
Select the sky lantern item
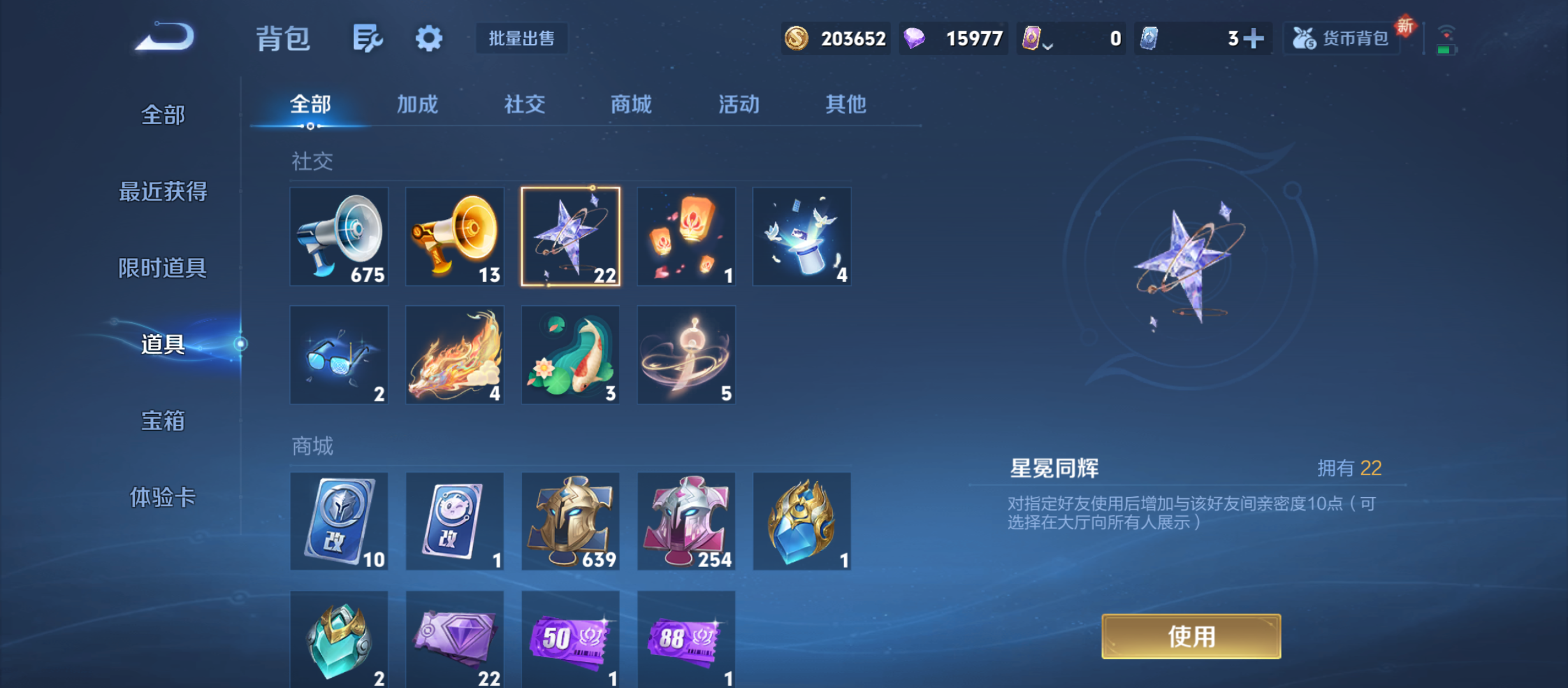pos(686,236)
